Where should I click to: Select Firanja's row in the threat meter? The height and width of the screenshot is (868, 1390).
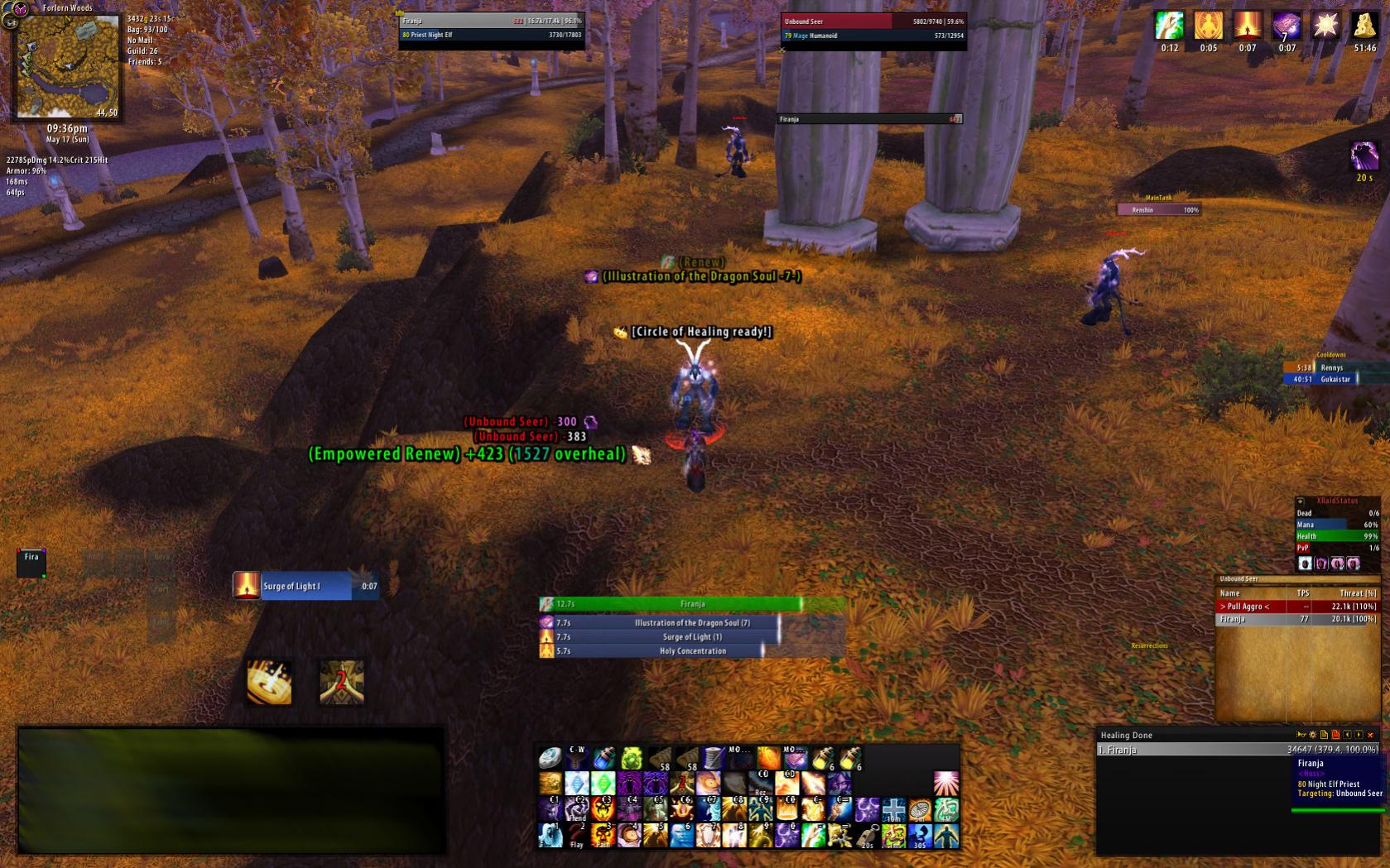click(1296, 619)
